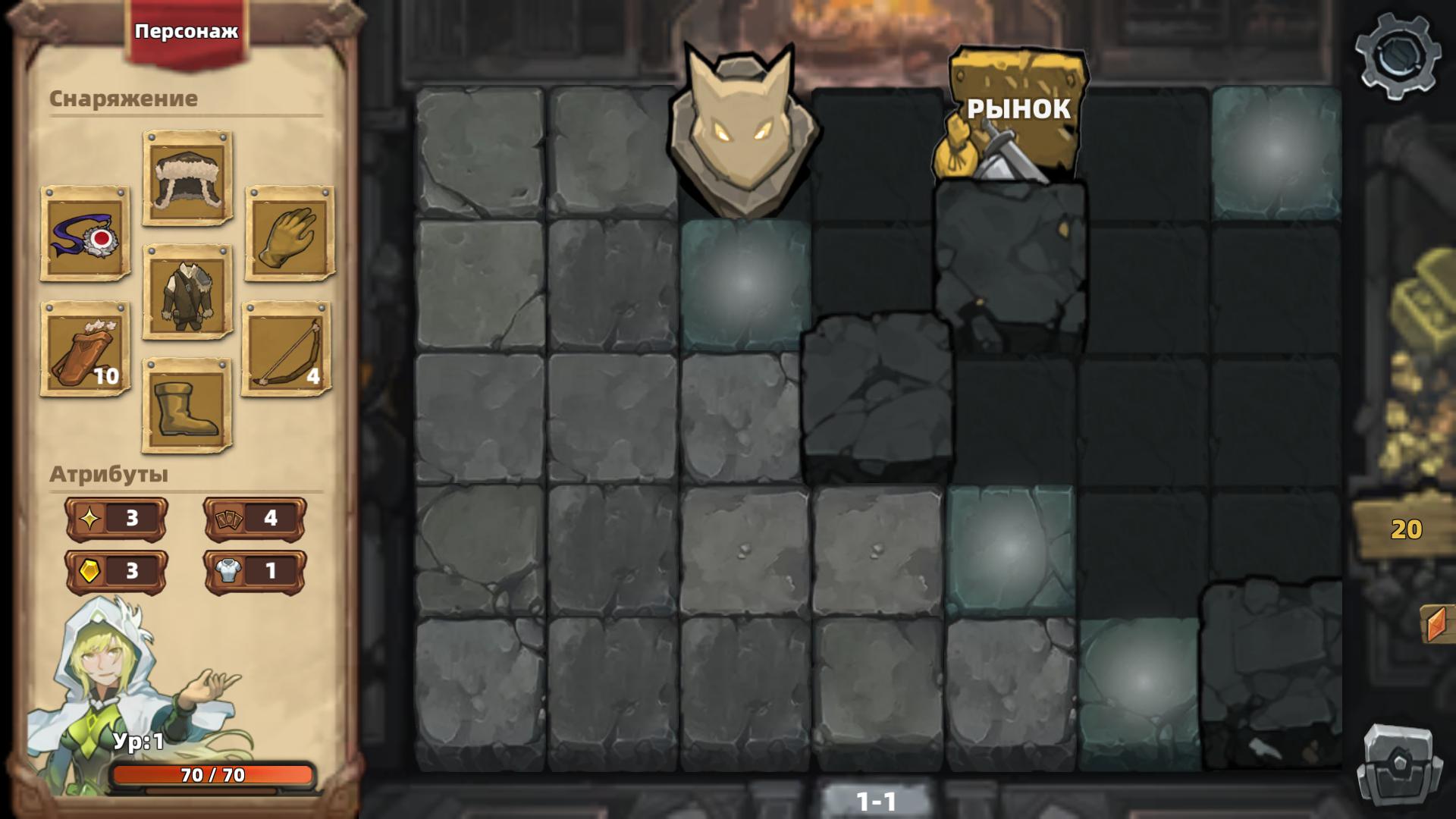Open the amulet equipment slot

click(x=83, y=236)
